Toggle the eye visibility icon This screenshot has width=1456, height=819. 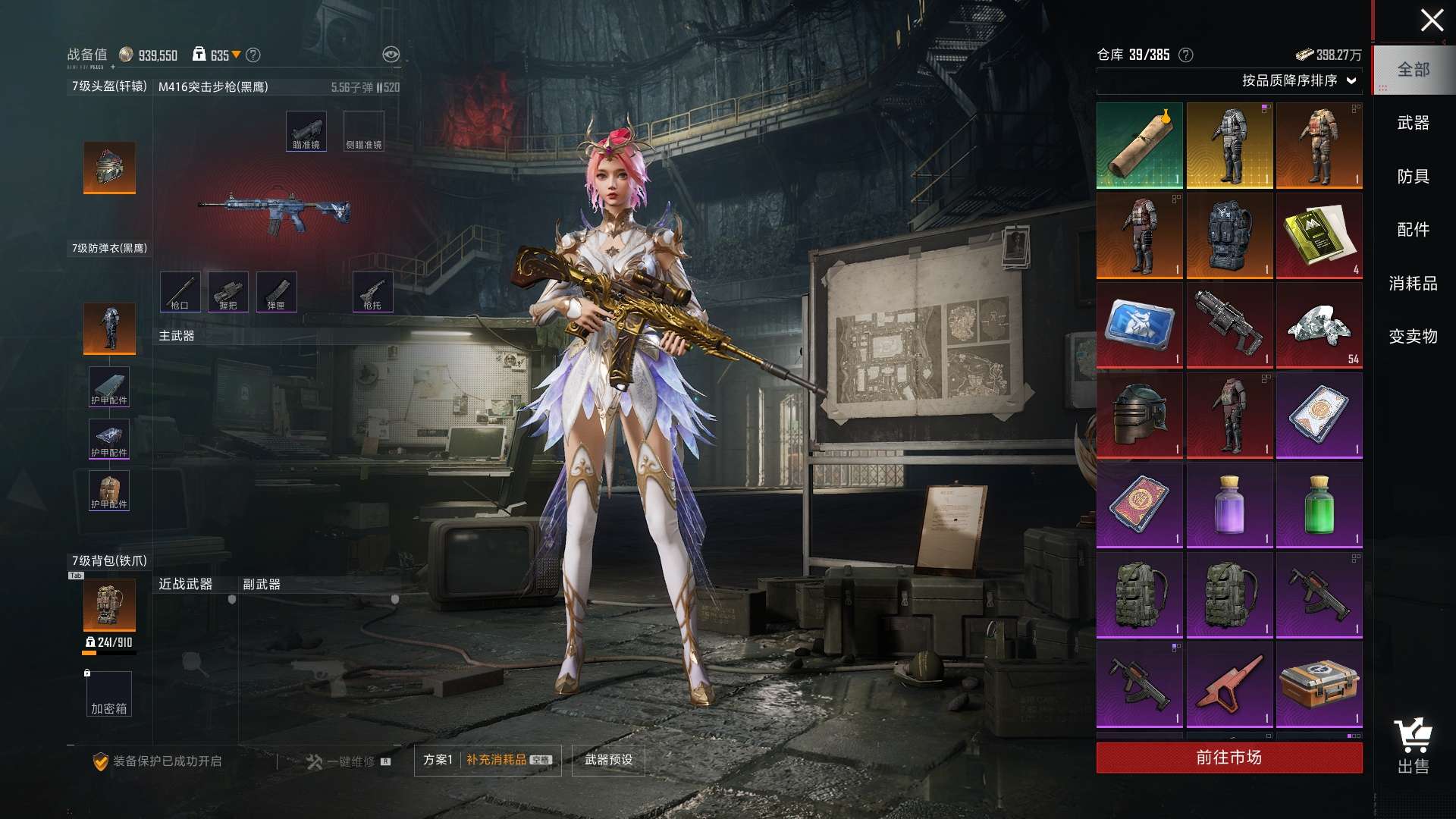point(391,55)
